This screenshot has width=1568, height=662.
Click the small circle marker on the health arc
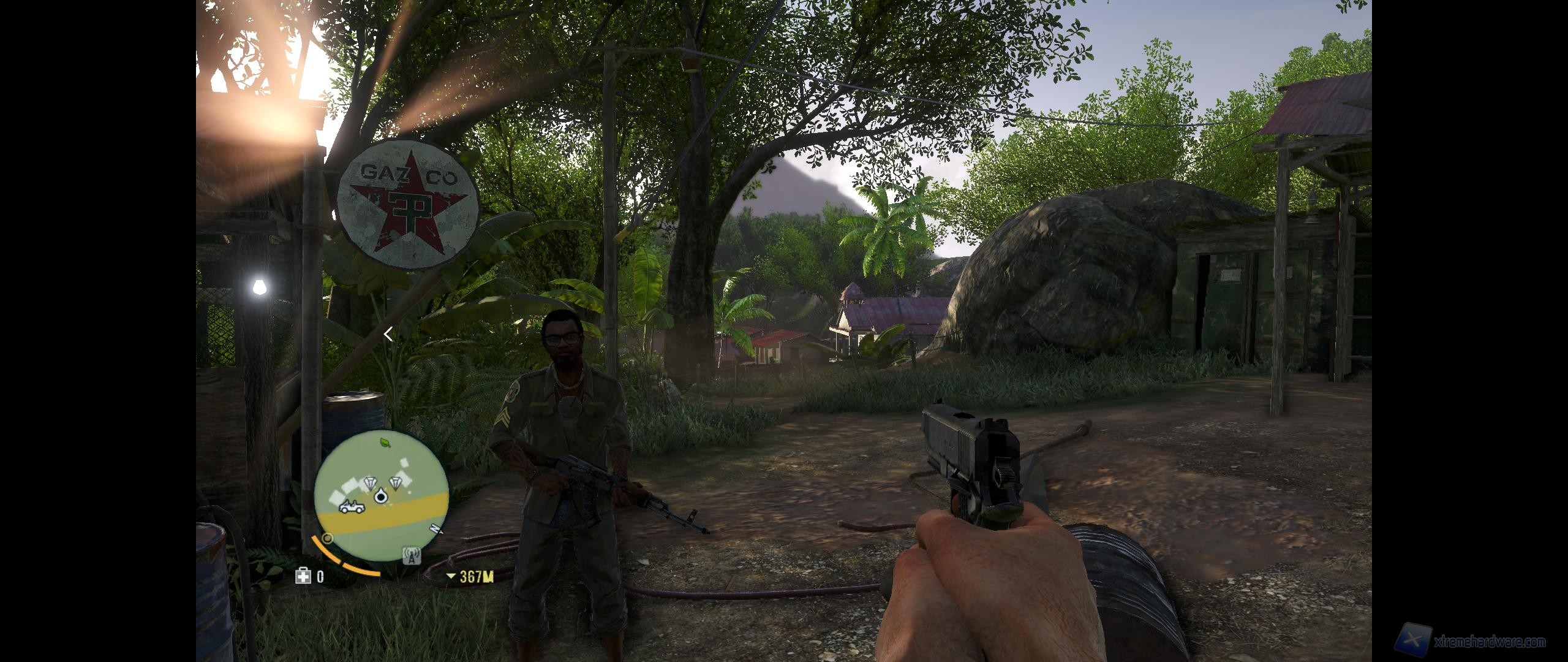pos(327,538)
